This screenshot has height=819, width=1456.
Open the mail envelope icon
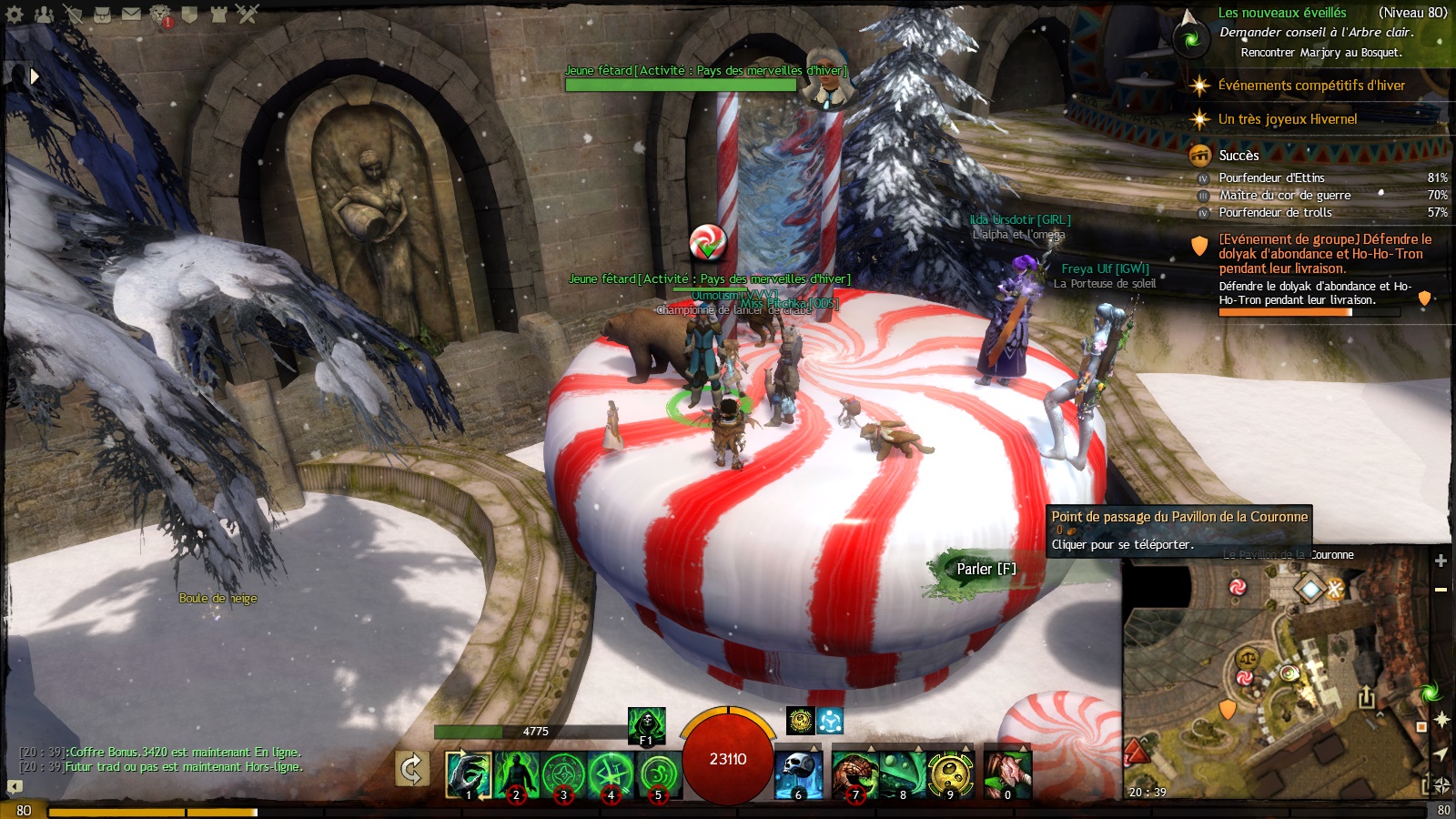pos(130,15)
